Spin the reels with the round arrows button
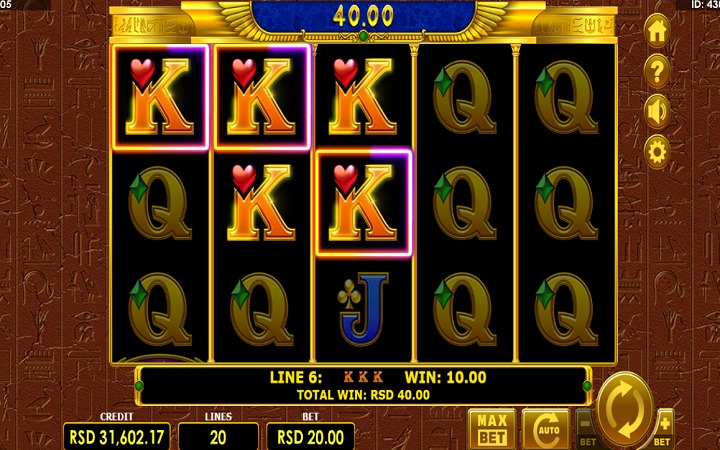Image resolution: width=720 pixels, height=450 pixels. point(625,410)
